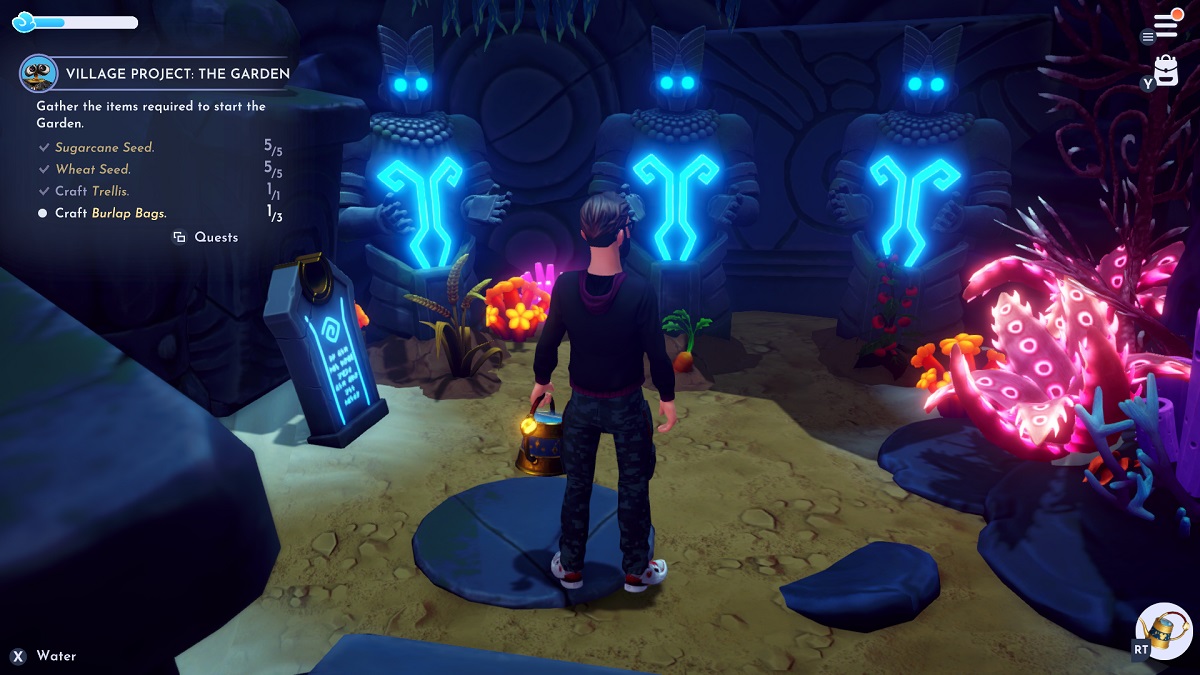
Task: Select the WALL-E quest giver portrait
Action: (x=38, y=73)
